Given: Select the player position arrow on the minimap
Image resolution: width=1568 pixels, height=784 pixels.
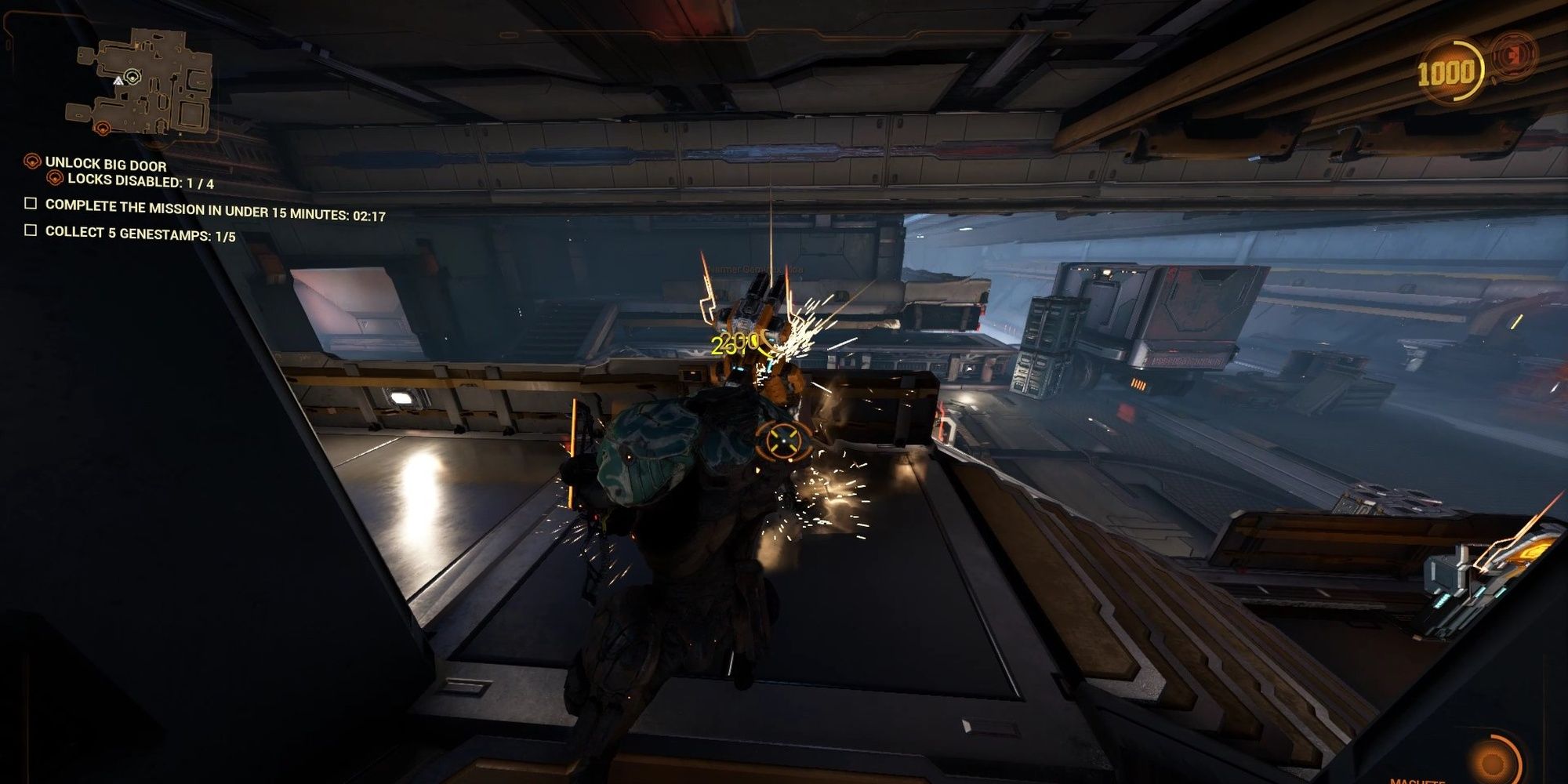Looking at the screenshot, I should point(118,82).
